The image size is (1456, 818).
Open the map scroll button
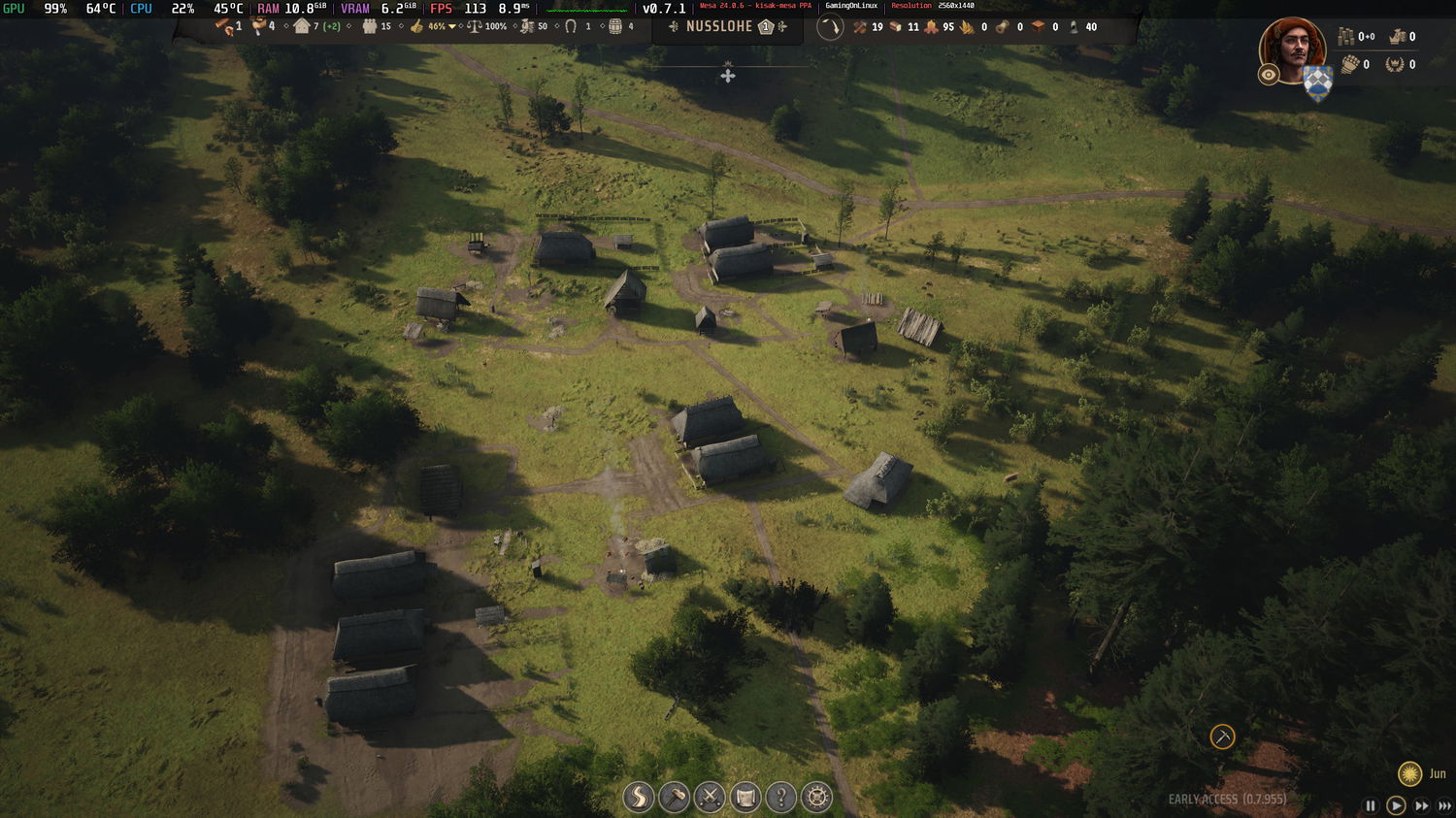coord(745,798)
